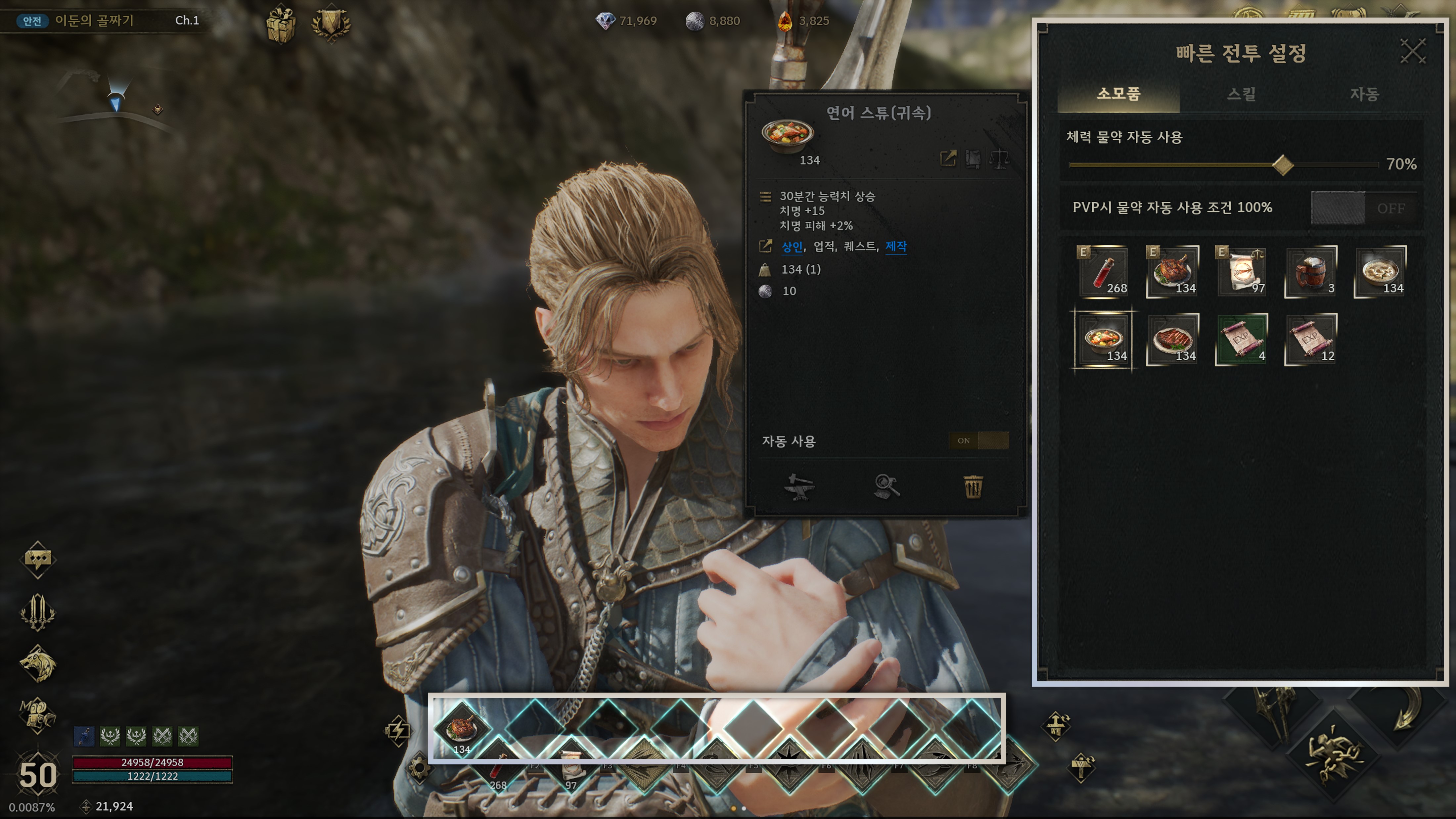Open the 자동 tab

tap(1364, 94)
